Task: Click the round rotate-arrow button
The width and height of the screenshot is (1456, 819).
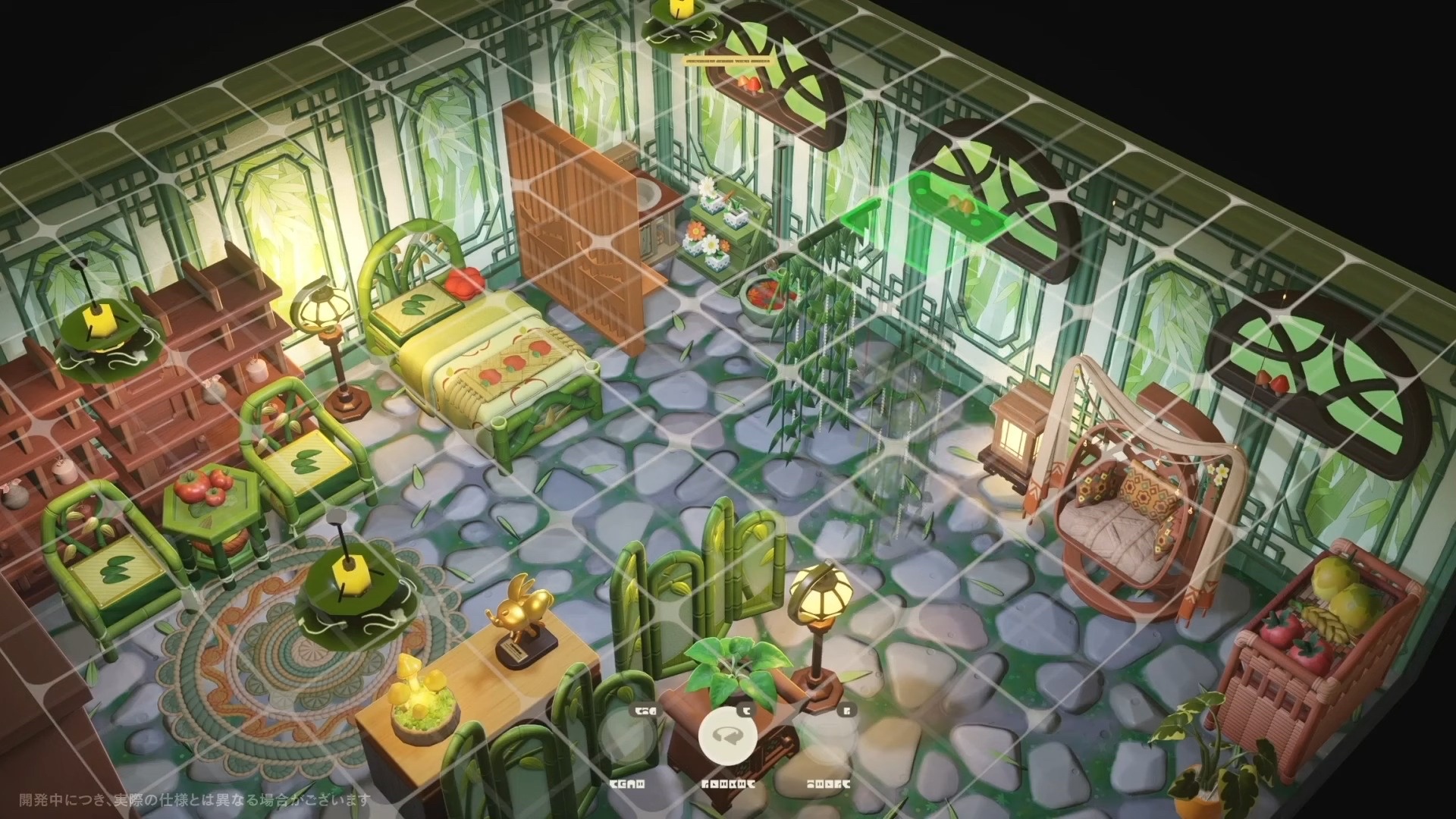Action: 727,735
